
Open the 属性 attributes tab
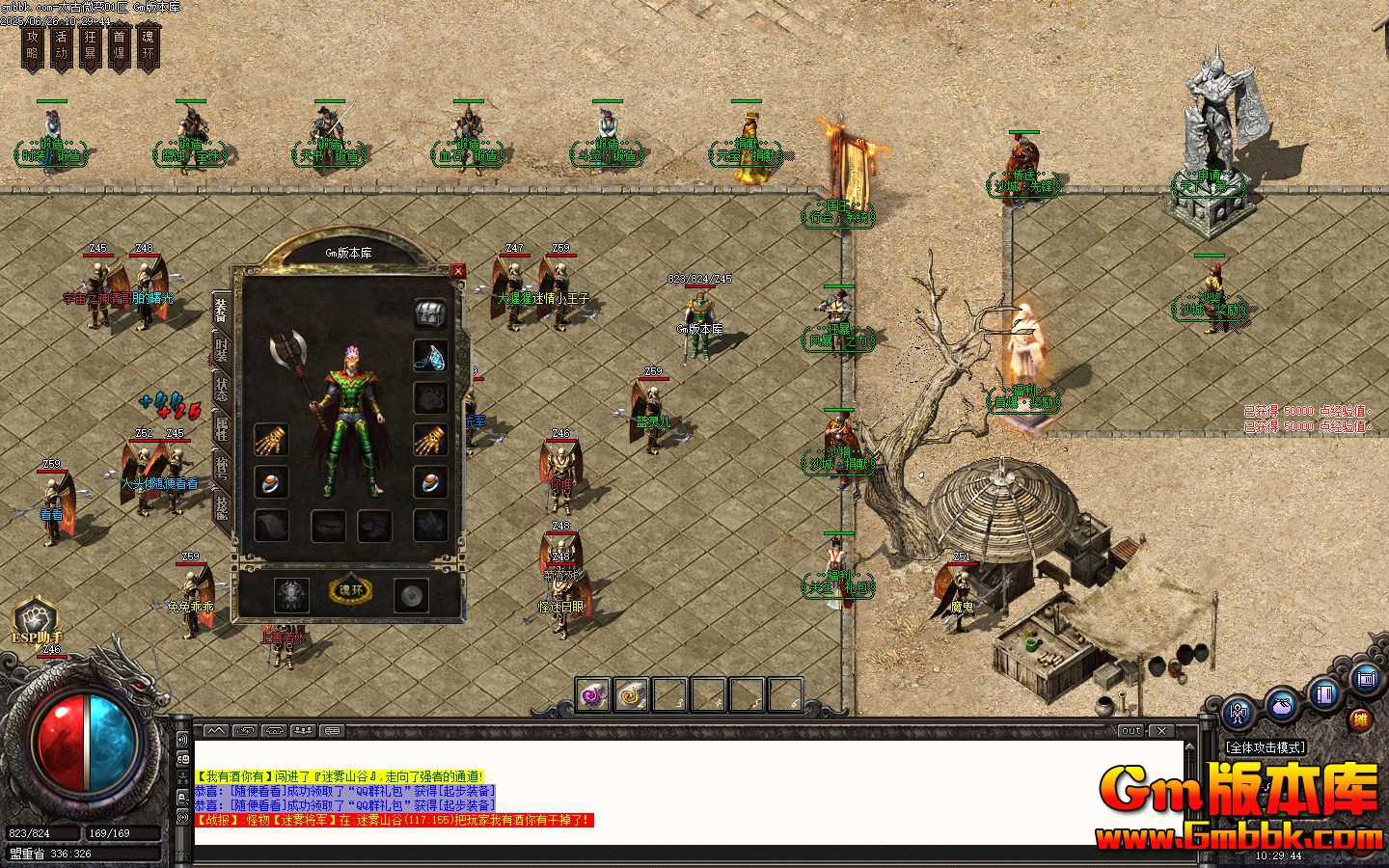(x=222, y=428)
